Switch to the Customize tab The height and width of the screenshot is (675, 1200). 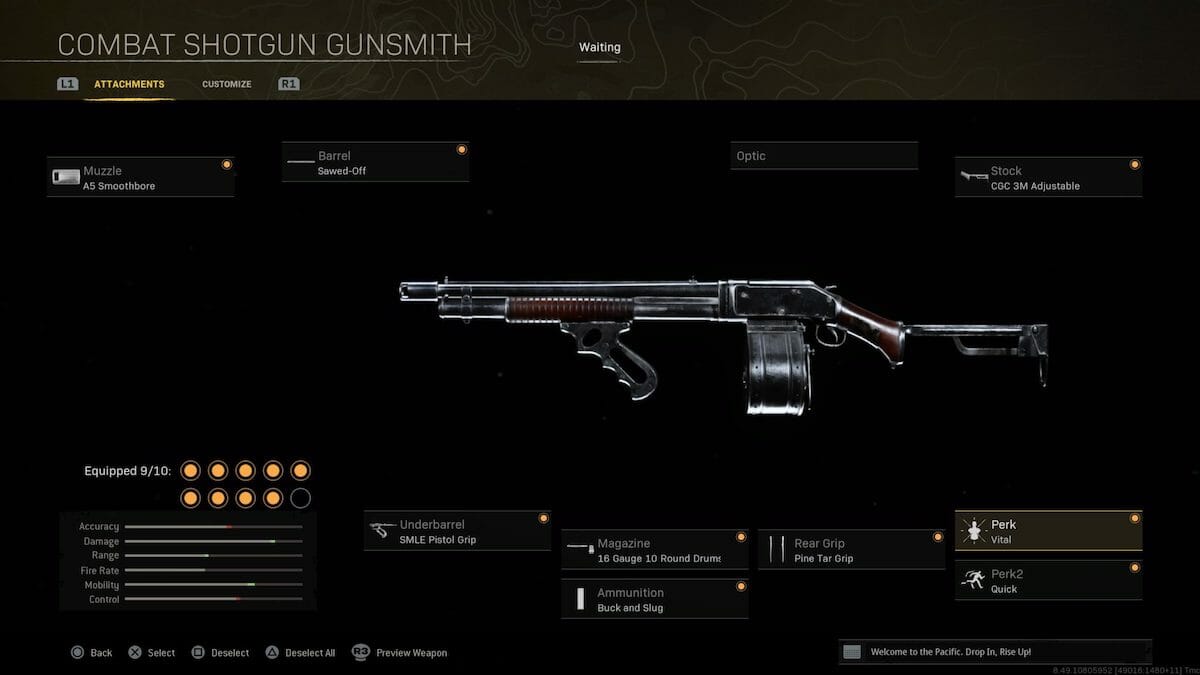[226, 85]
